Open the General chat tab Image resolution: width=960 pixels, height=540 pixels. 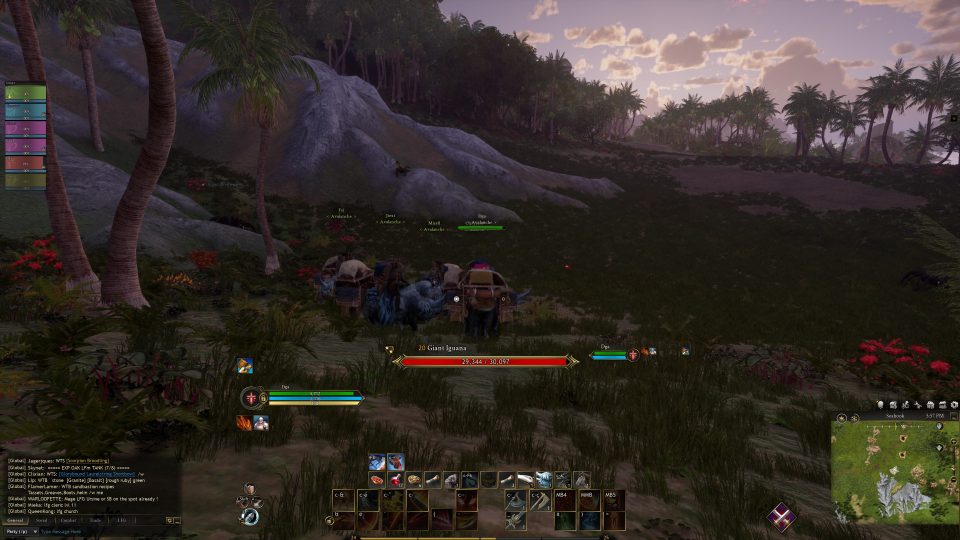pyautogui.click(x=15, y=520)
